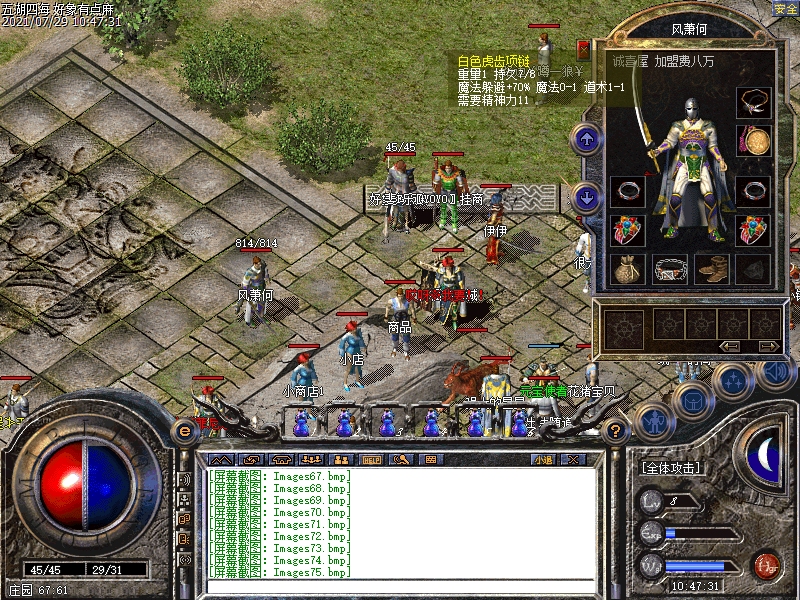
Task: Click the HELP button on chat toolbar
Action: point(372,460)
